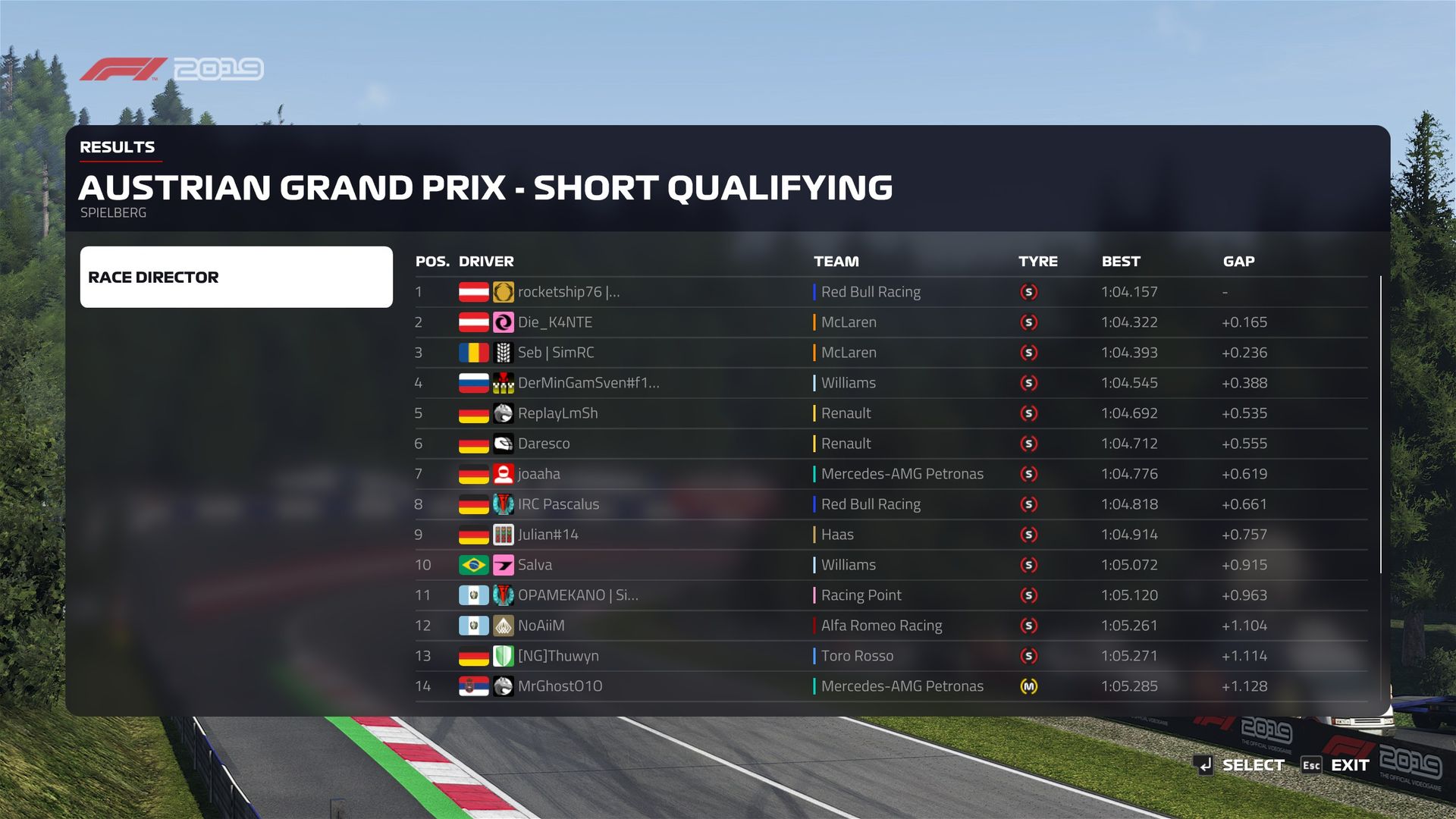Pick the IRC Pascalus results row

coord(558,504)
